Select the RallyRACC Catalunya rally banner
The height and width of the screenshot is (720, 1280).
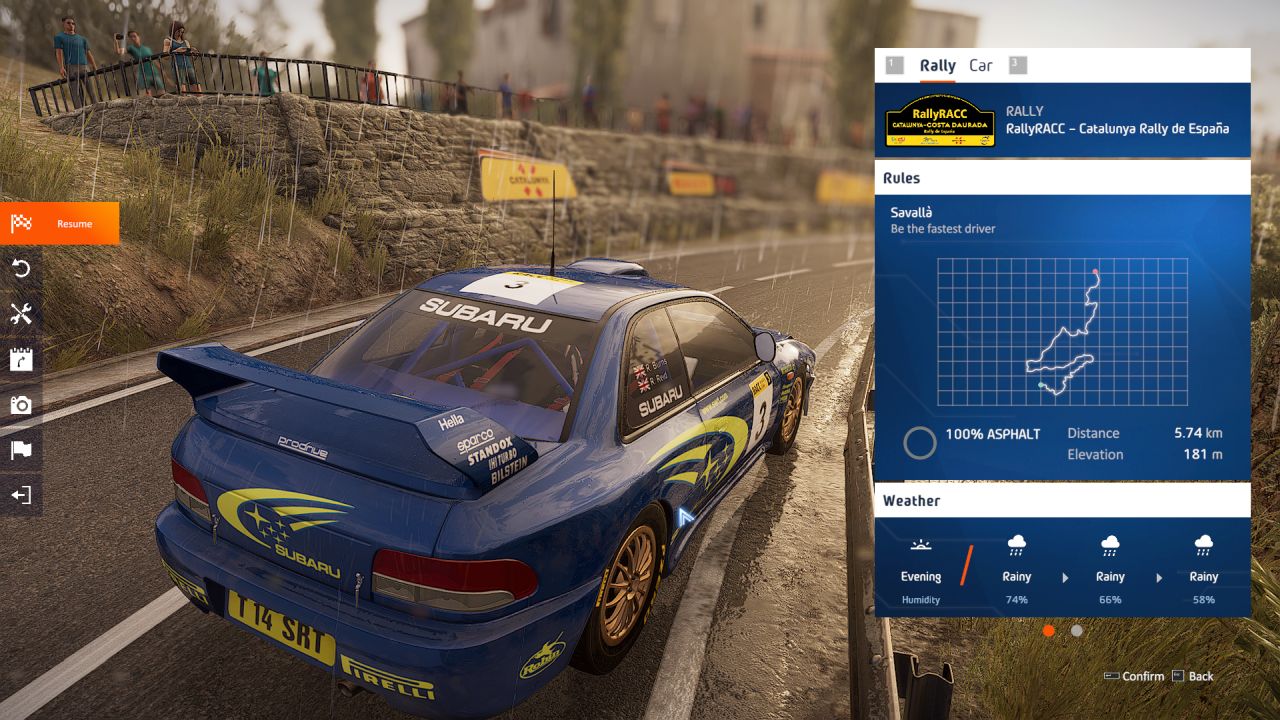[x=1062, y=120]
